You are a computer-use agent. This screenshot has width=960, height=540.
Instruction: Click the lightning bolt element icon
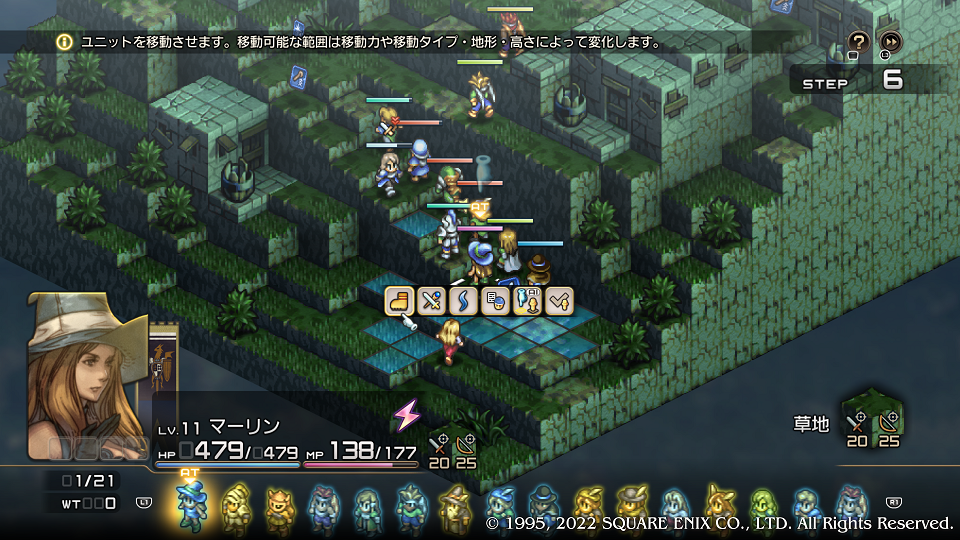click(407, 414)
